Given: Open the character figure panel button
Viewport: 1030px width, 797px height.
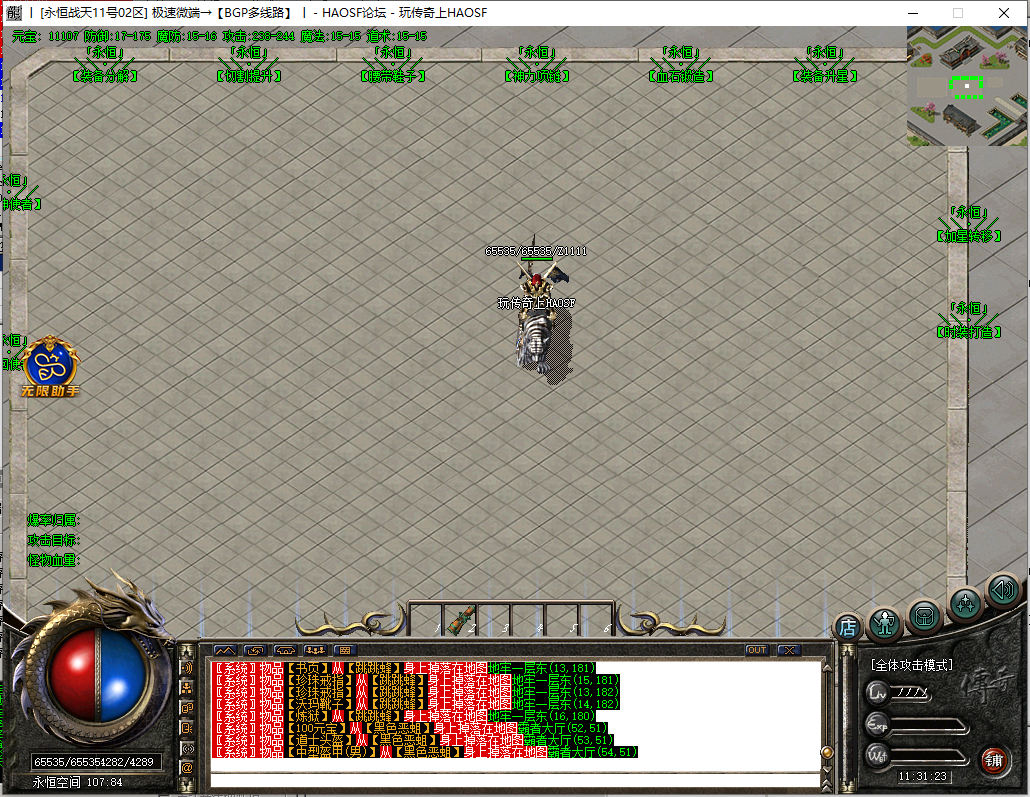Looking at the screenshot, I should [885, 623].
